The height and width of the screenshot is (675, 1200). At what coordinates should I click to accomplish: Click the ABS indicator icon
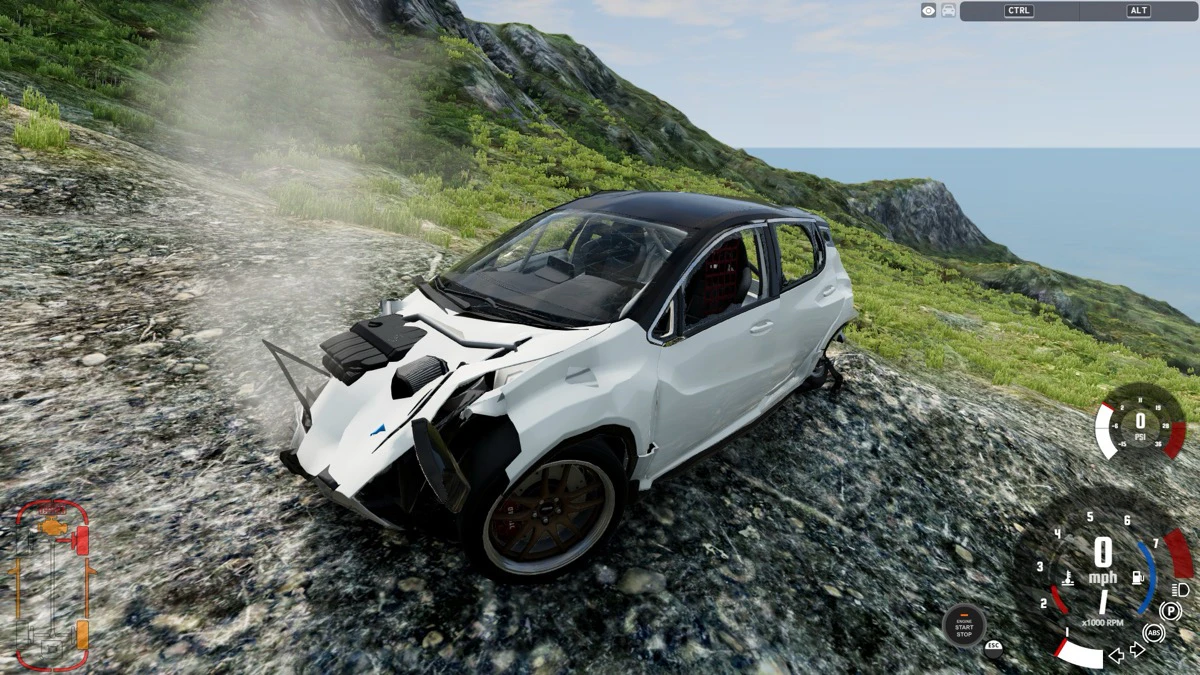click(x=1153, y=632)
